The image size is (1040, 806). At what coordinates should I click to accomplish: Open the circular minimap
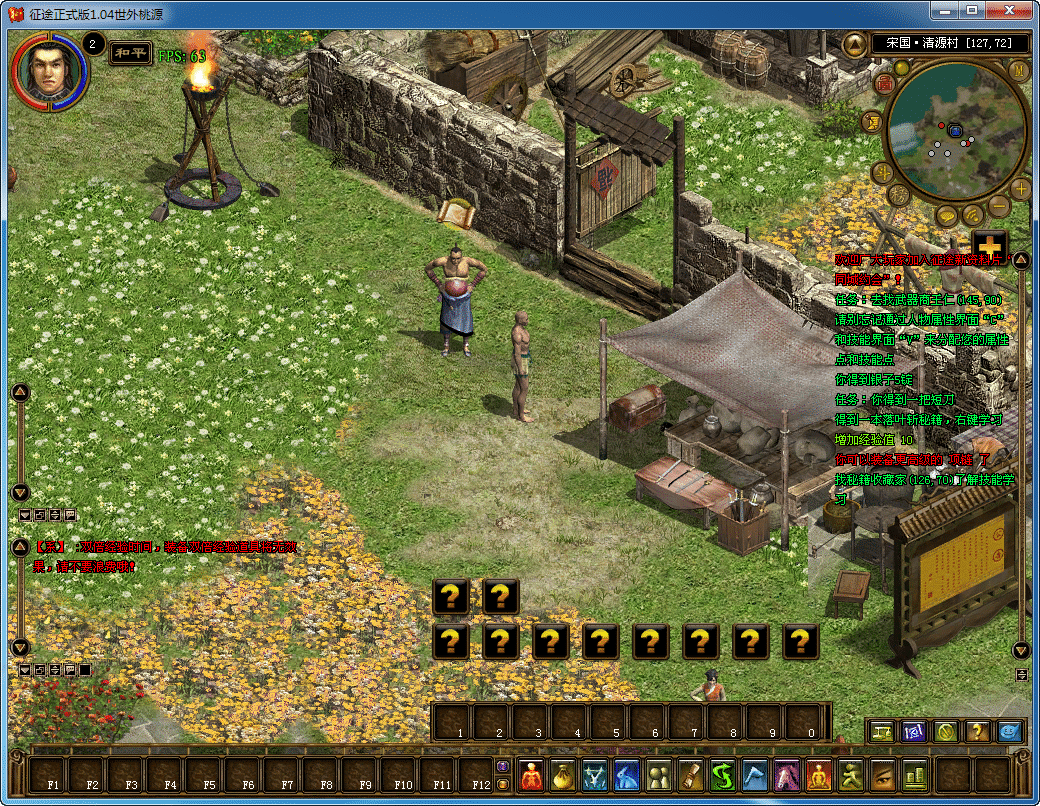(957, 131)
